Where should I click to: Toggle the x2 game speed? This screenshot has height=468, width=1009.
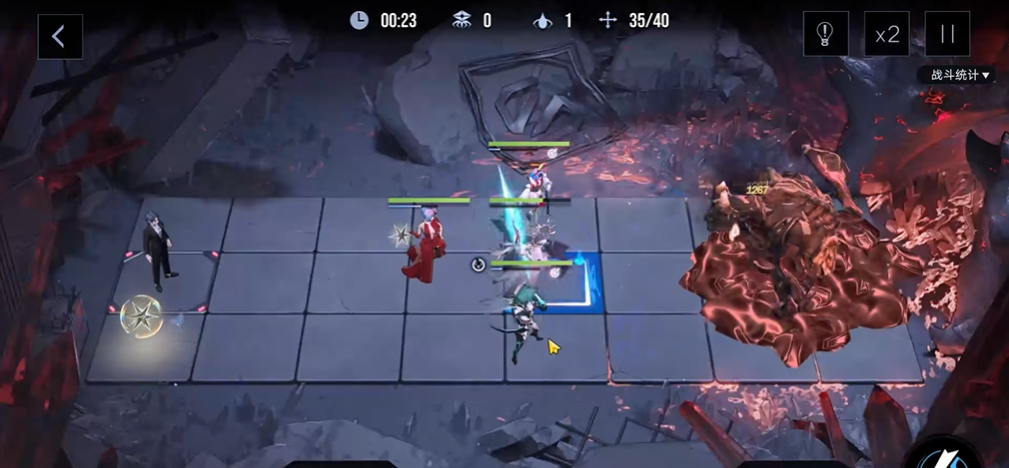[886, 35]
